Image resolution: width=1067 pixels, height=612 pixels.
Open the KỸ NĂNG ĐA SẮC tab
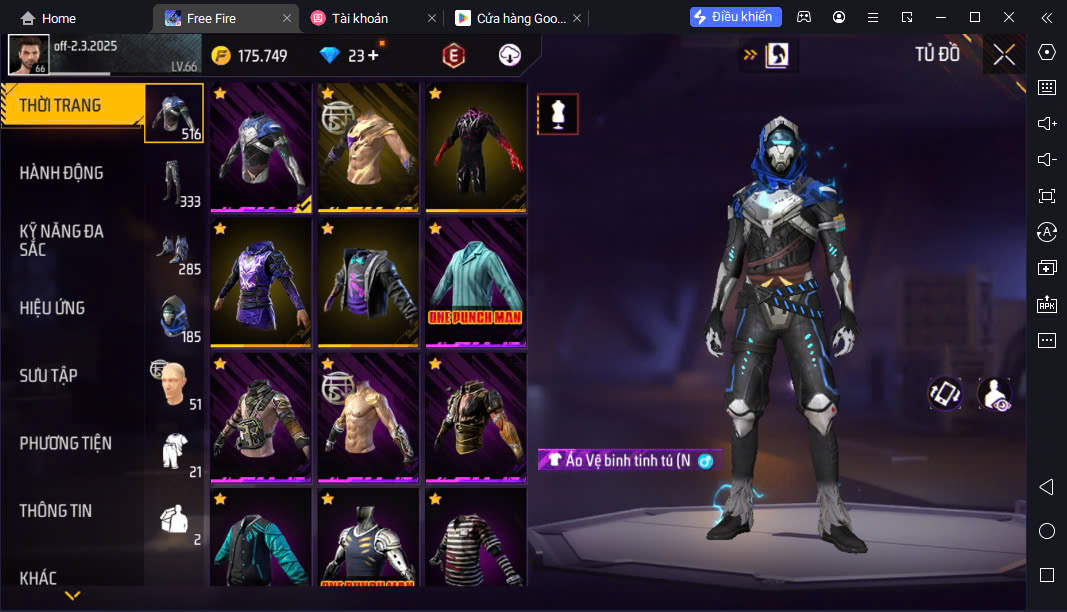(62, 240)
